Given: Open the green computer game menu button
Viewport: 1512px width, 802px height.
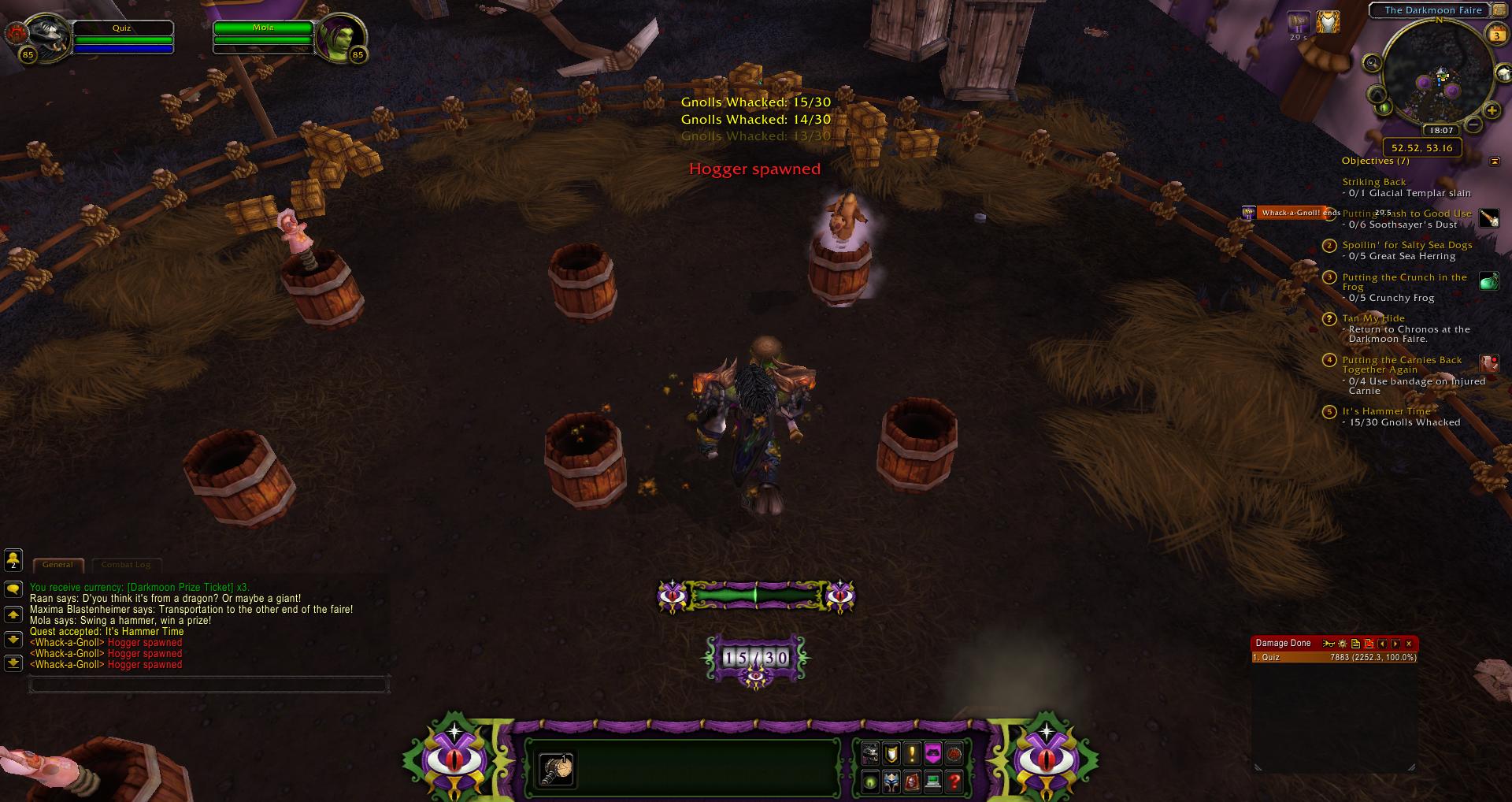Looking at the screenshot, I should pyautogui.click(x=933, y=782).
